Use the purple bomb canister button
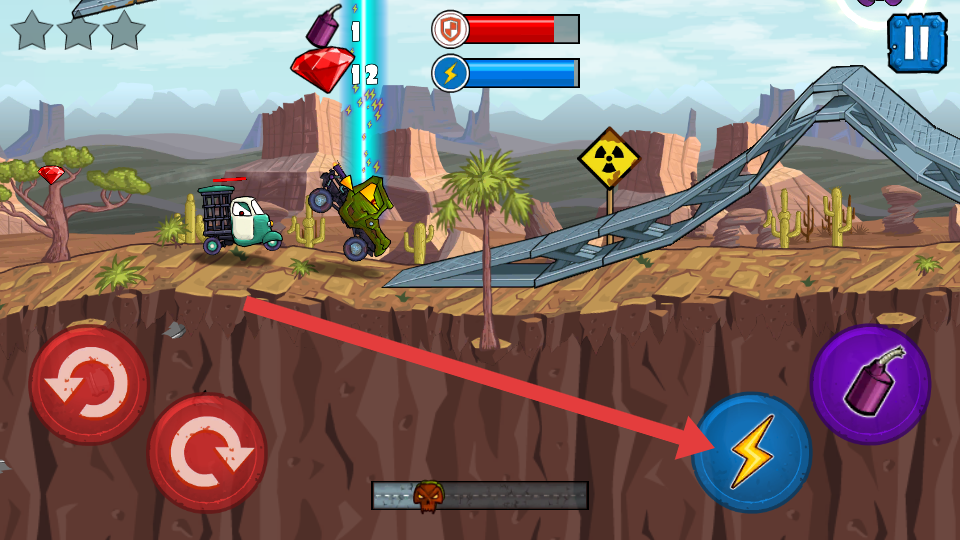 pos(869,384)
